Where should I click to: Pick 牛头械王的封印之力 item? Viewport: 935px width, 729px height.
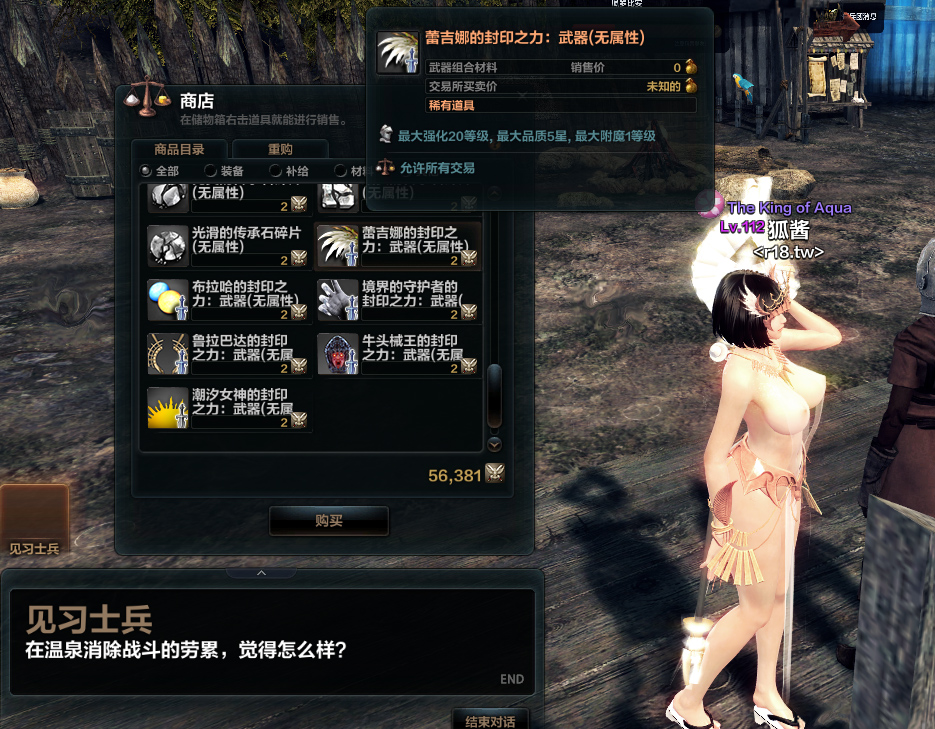point(398,354)
